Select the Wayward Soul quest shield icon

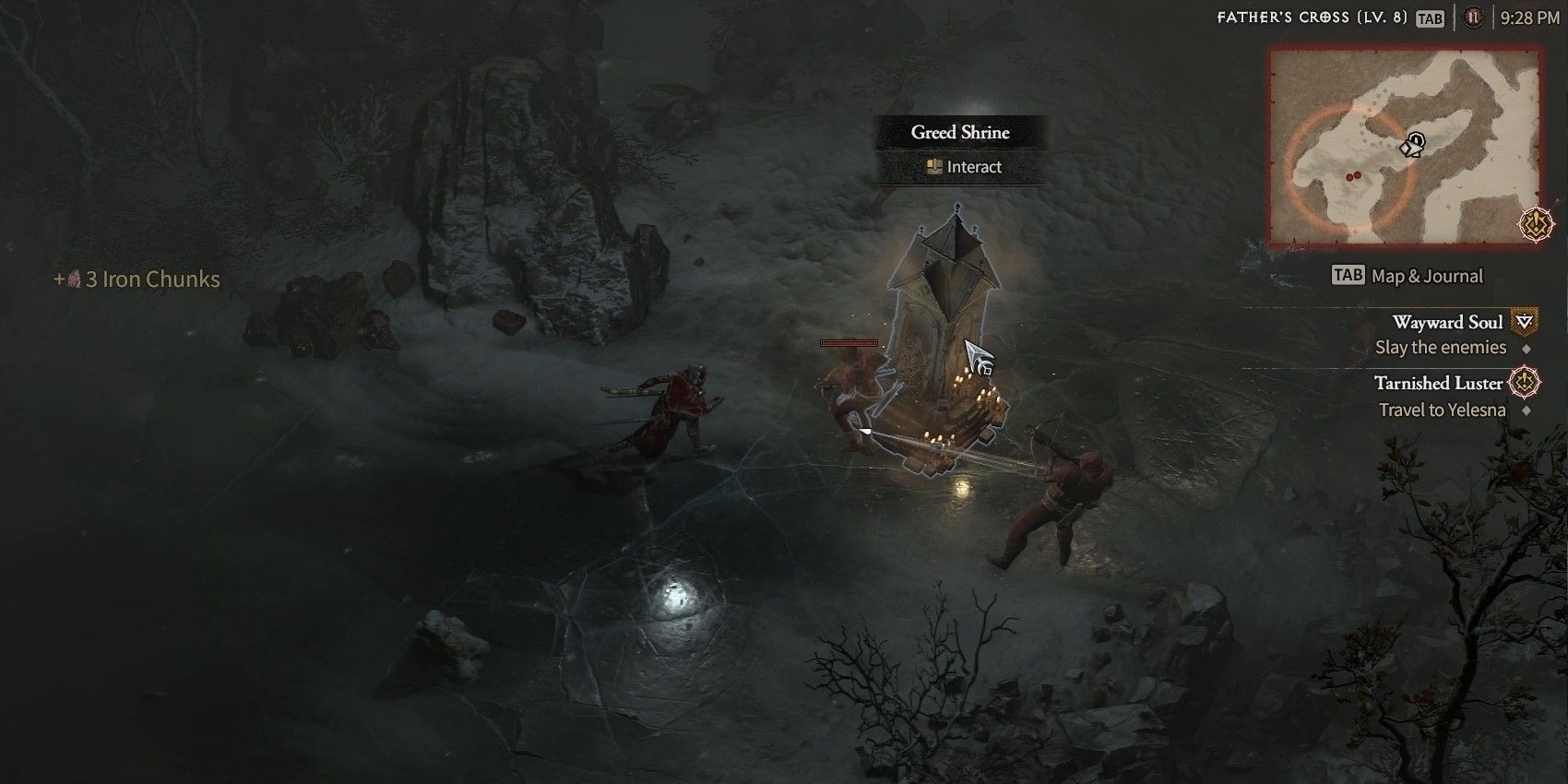point(1523,323)
